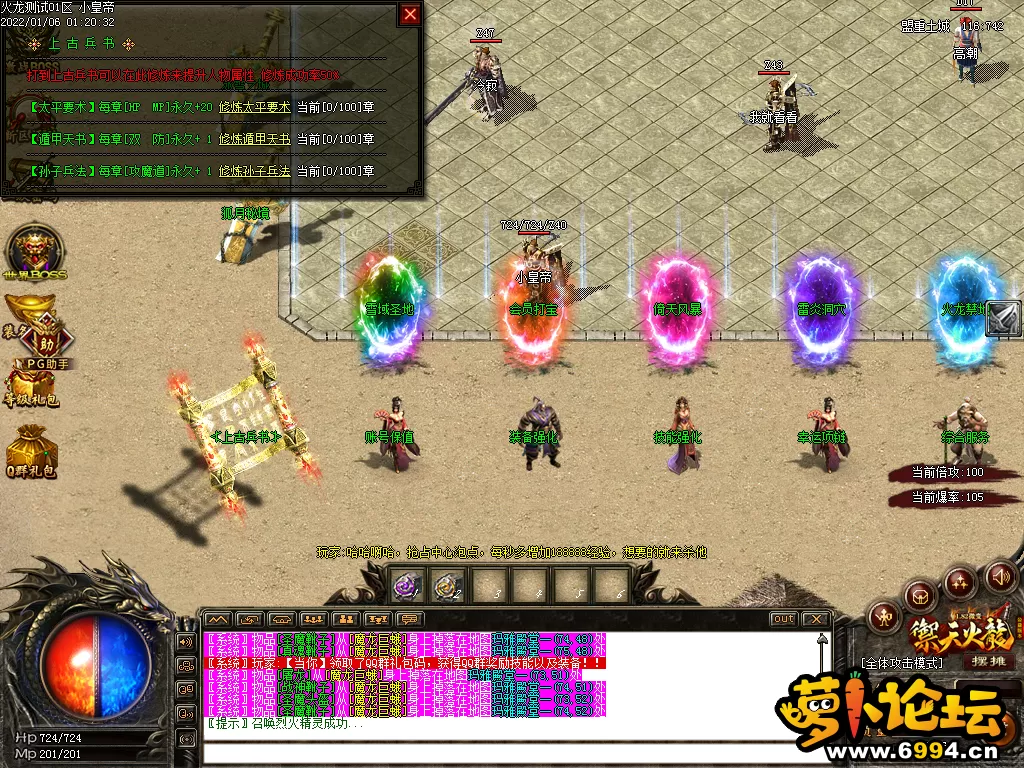Open the bag chest round button

pyautogui.click(x=920, y=596)
